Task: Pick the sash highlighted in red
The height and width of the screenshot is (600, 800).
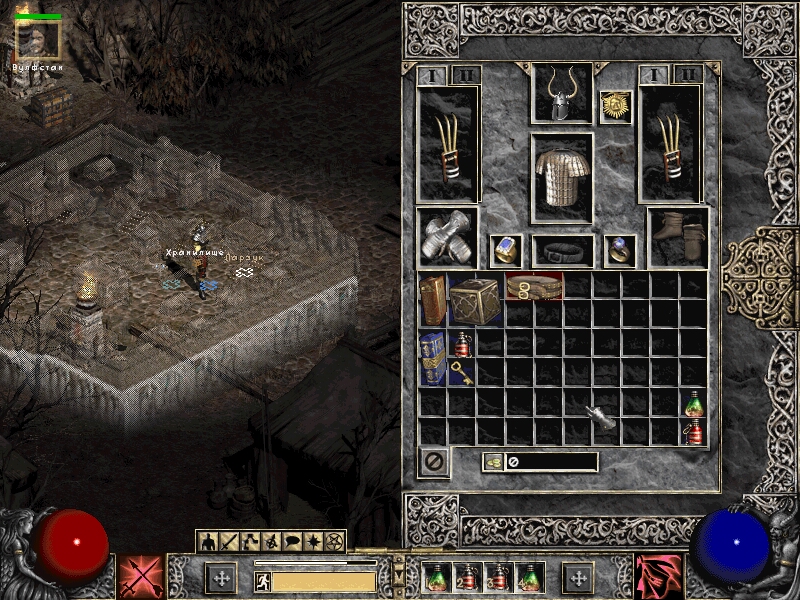Action: click(x=534, y=286)
